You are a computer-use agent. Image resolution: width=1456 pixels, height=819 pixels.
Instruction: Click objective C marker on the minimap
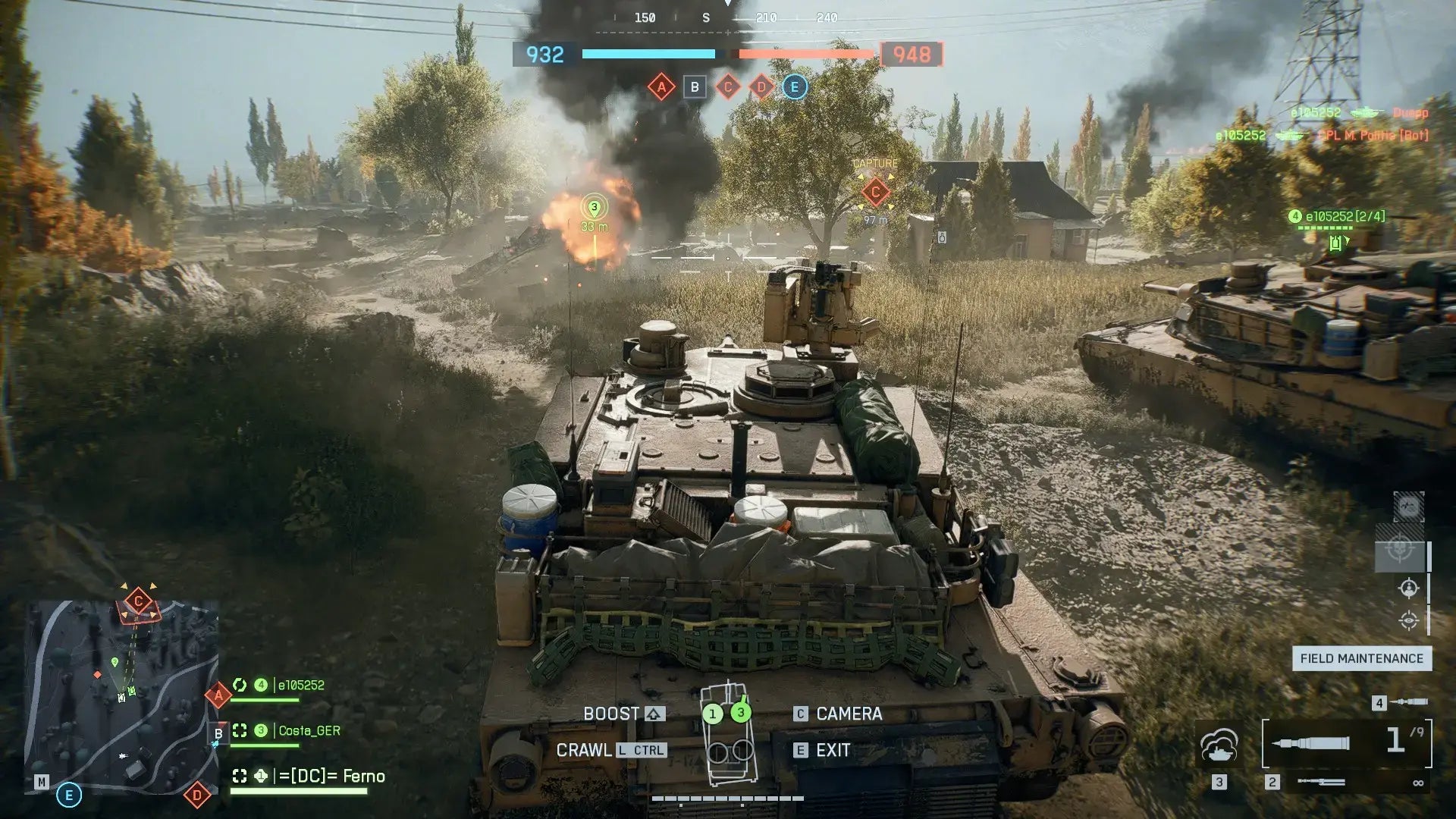point(138,602)
